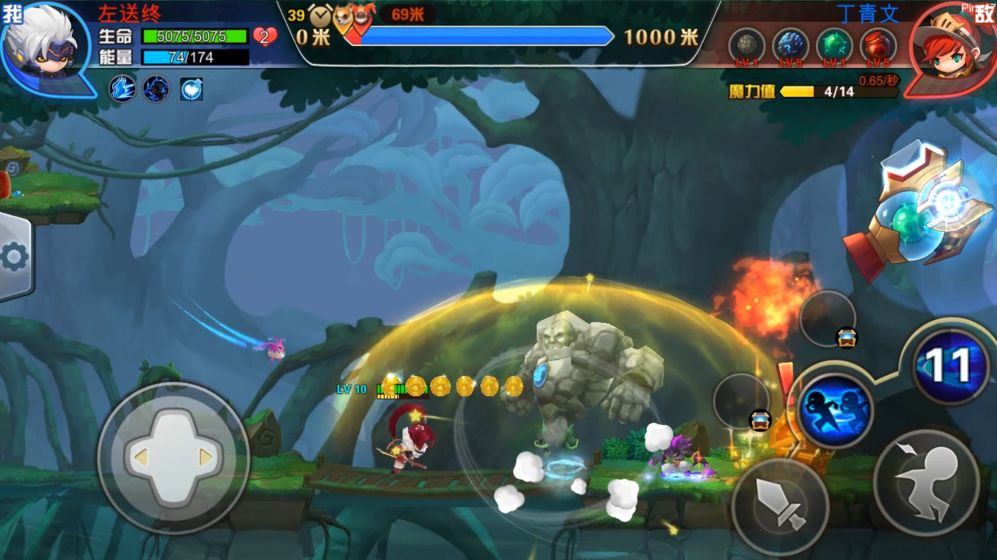Tap the heart recovery buff icon
The image size is (997, 560).
(191, 88)
